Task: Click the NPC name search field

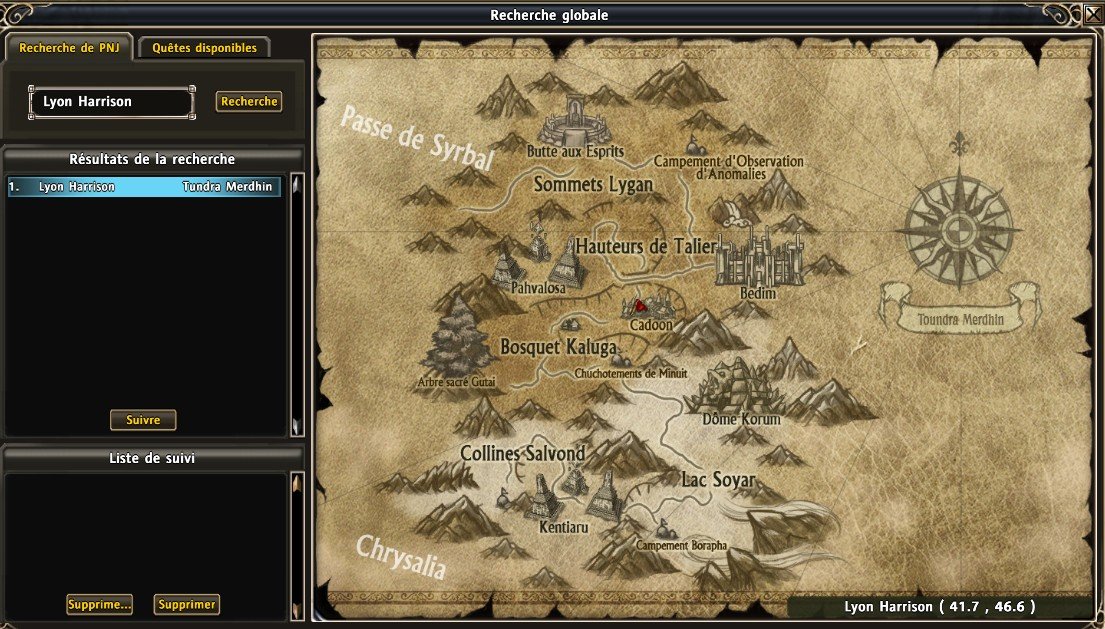Action: pos(112,102)
